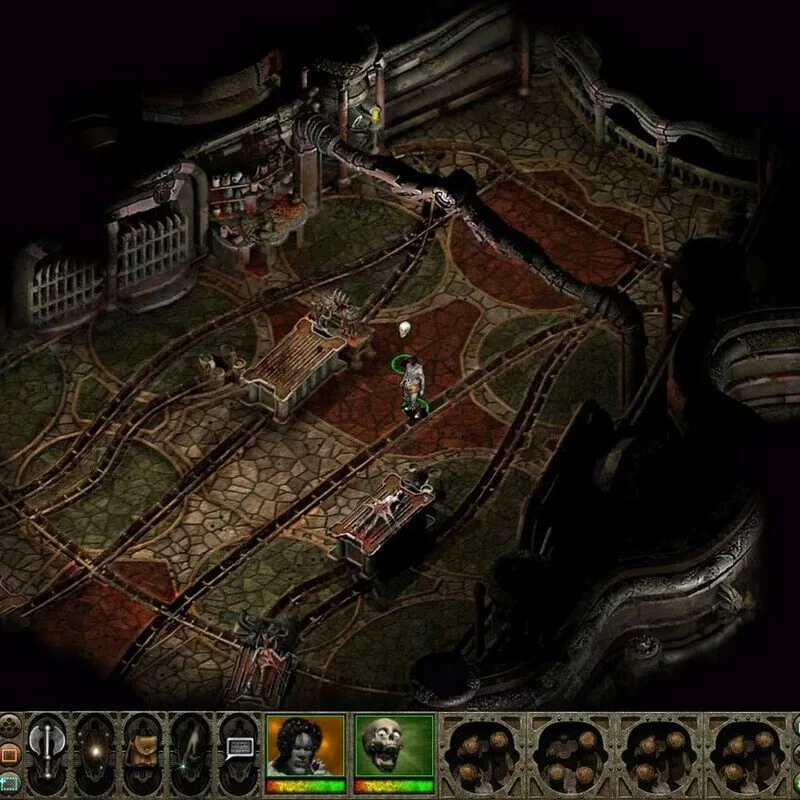Select Morte's skull portrait
Viewport: 800px width, 800px height.
click(393, 747)
